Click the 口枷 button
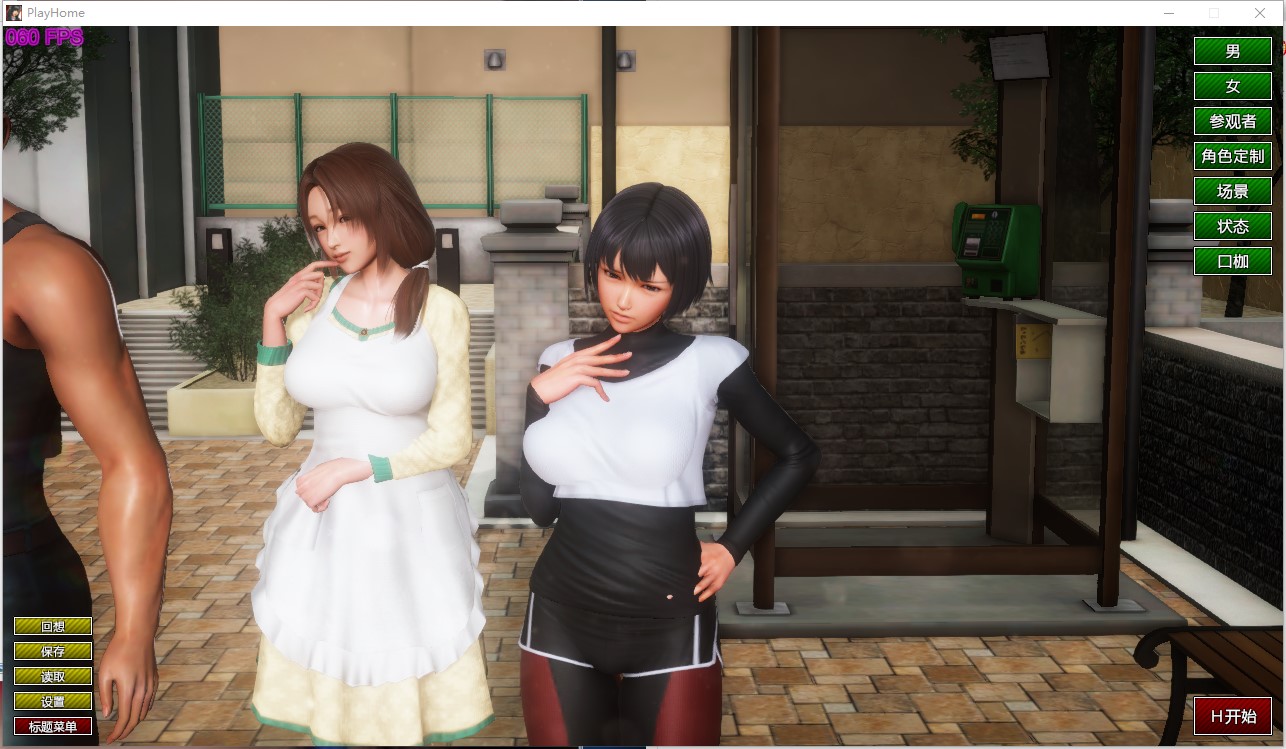Image resolution: width=1286 pixels, height=749 pixels. pos(1232,261)
